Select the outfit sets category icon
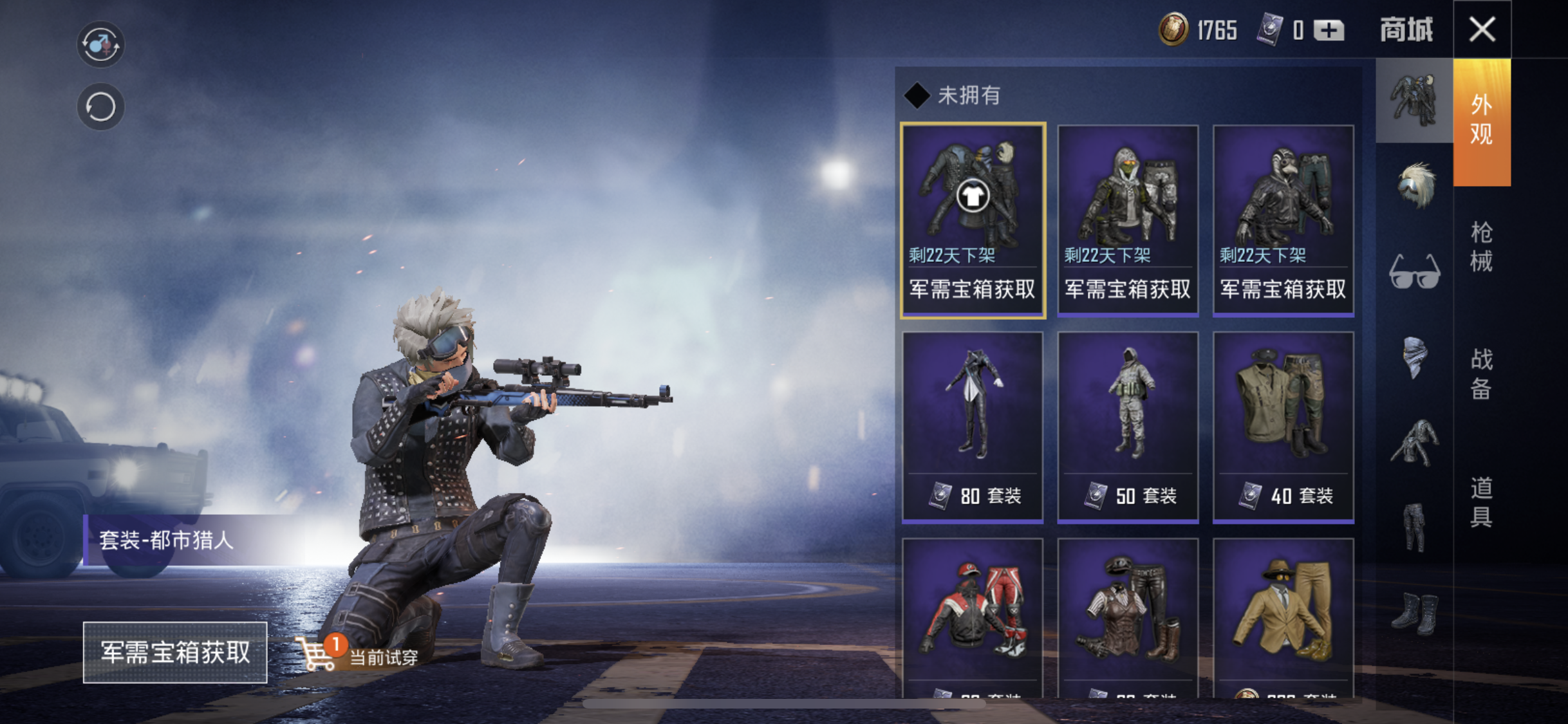 (x=1414, y=100)
